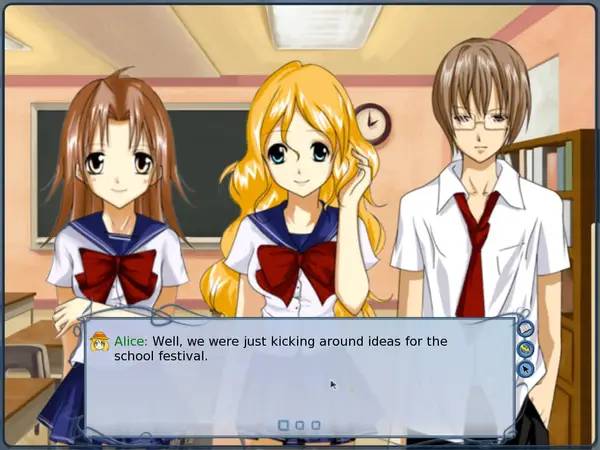Open the book log icon beside the dialogue
This screenshot has width=600, height=450.
[x=526, y=329]
